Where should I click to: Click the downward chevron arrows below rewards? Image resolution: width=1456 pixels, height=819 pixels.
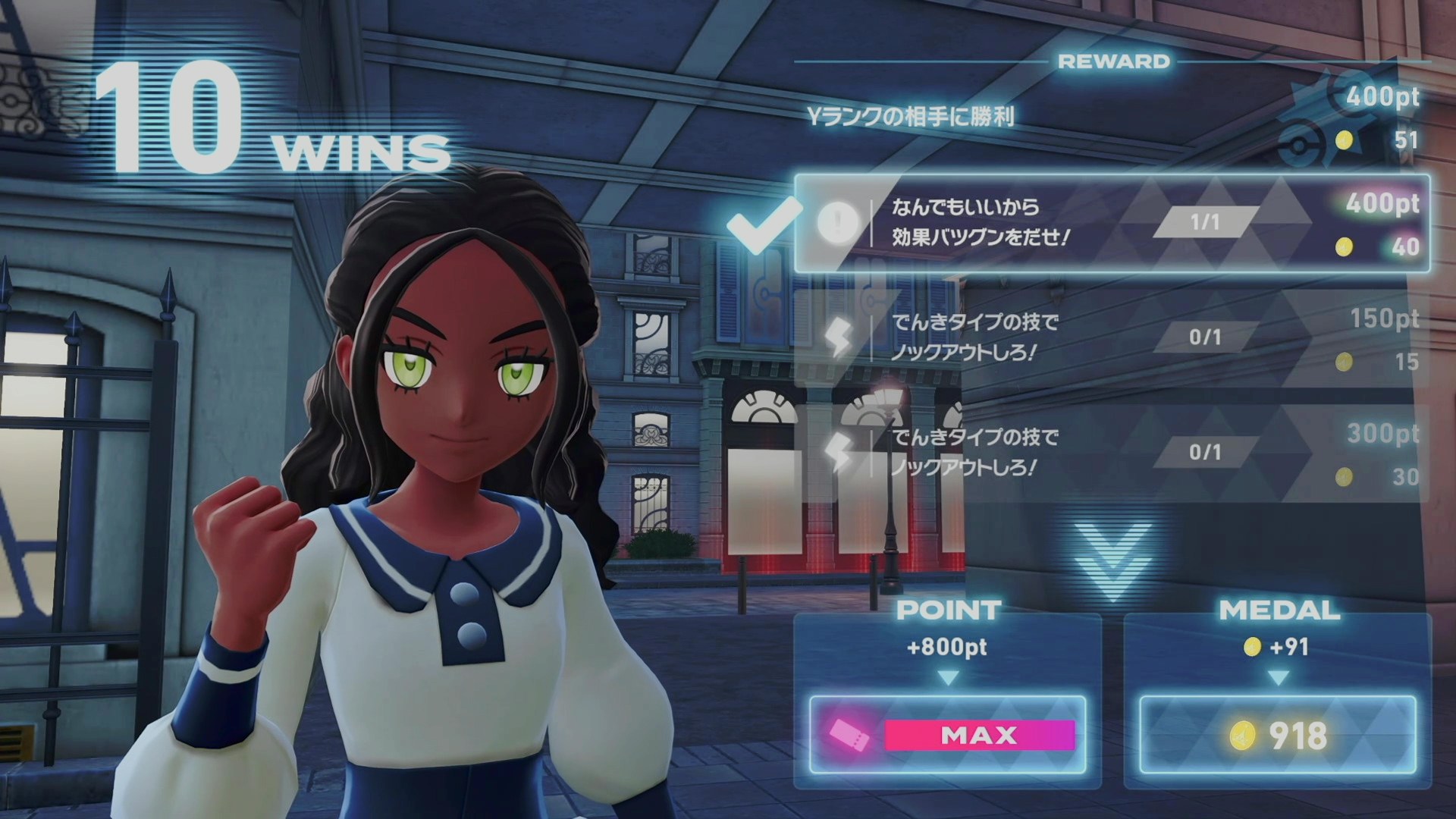coord(1112,560)
